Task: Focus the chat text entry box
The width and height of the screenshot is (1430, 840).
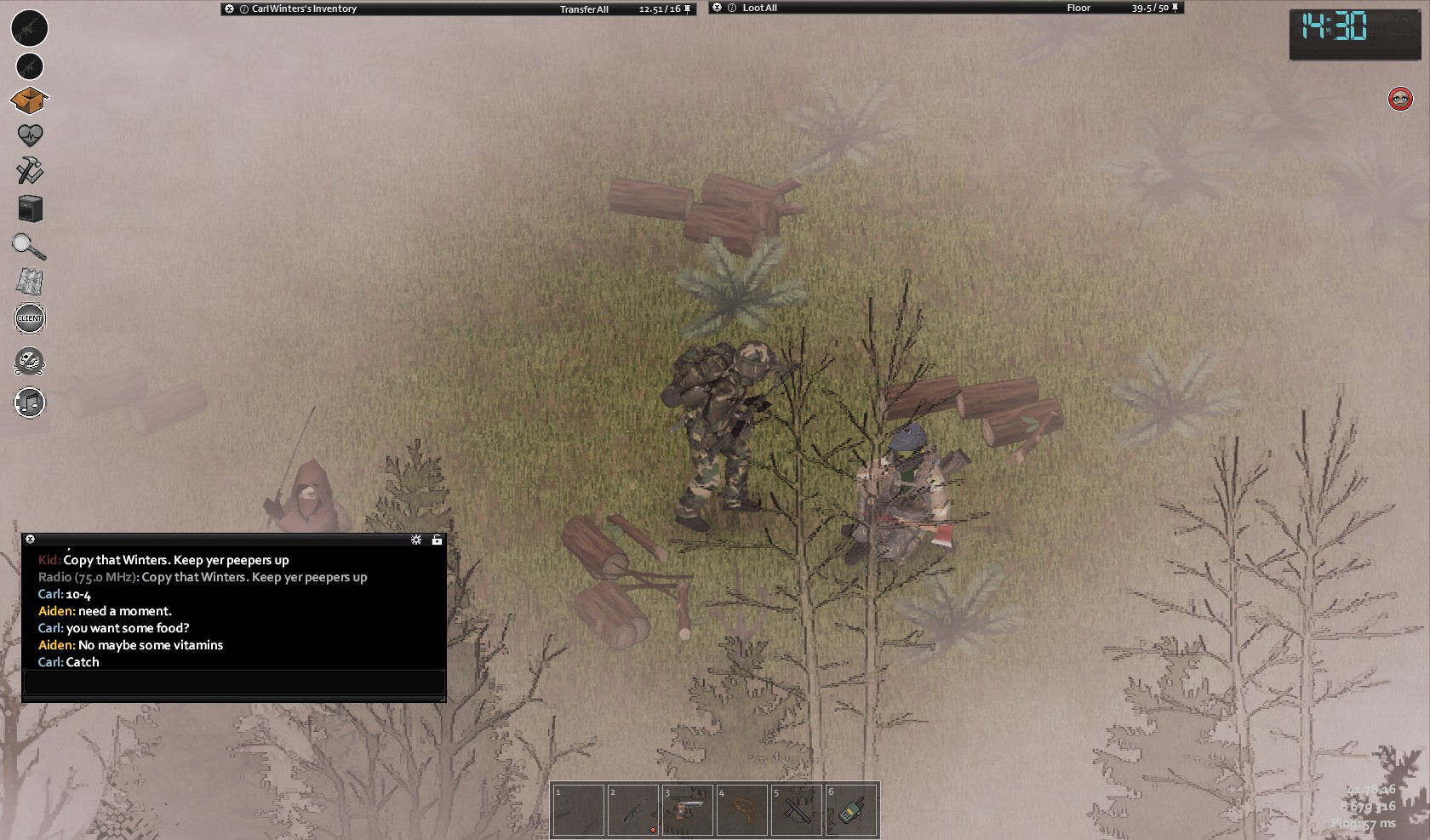Action: (234, 683)
